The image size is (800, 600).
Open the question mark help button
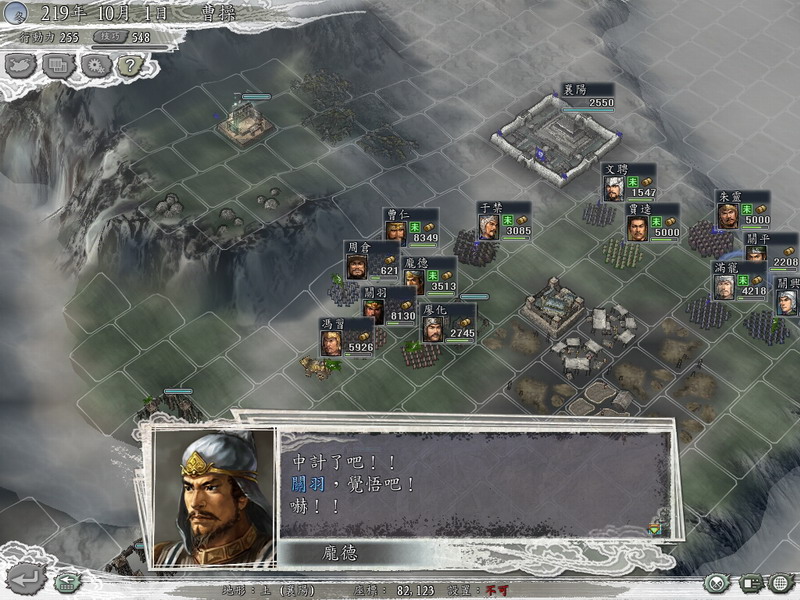130,66
